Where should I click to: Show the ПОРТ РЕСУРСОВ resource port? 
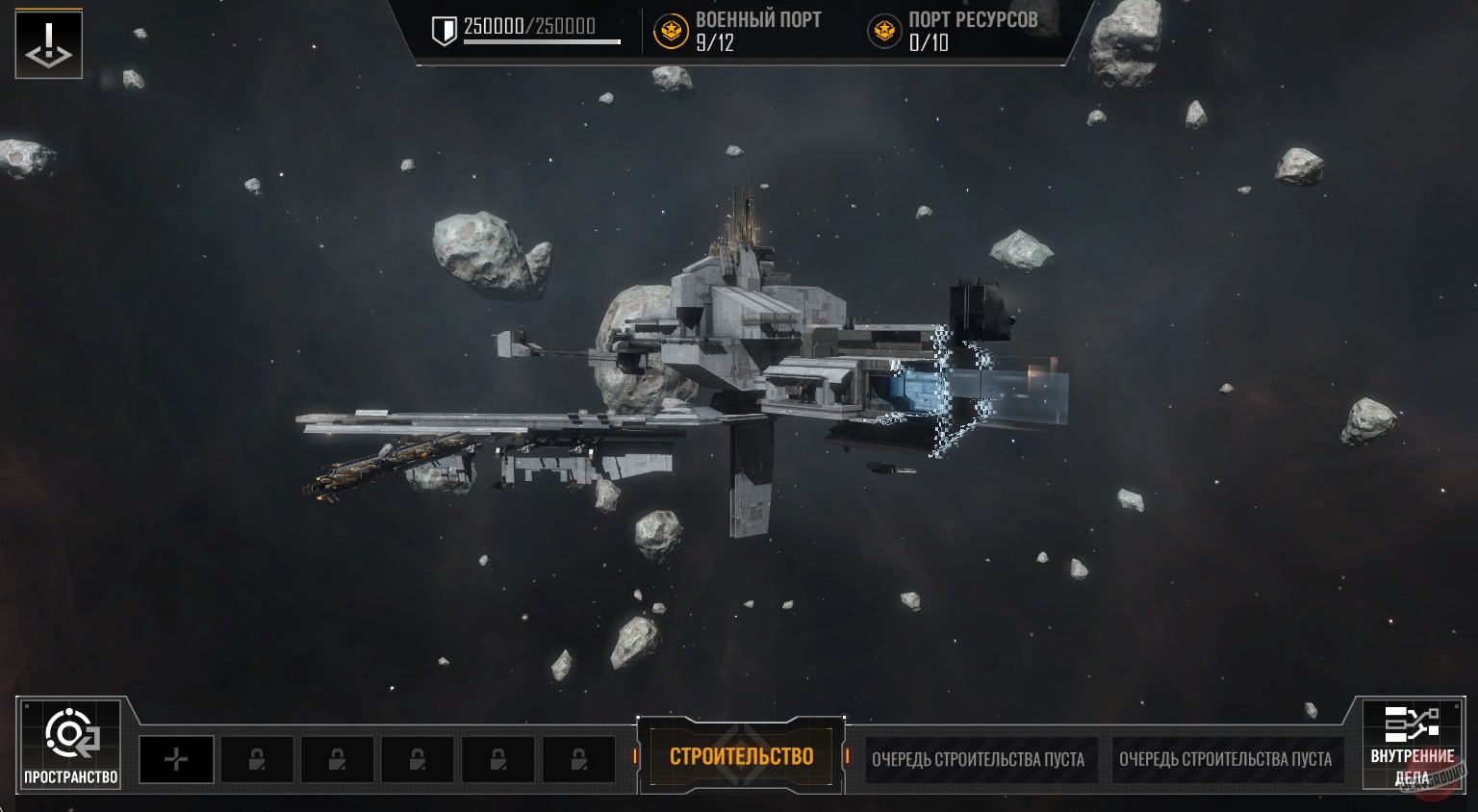click(953, 31)
